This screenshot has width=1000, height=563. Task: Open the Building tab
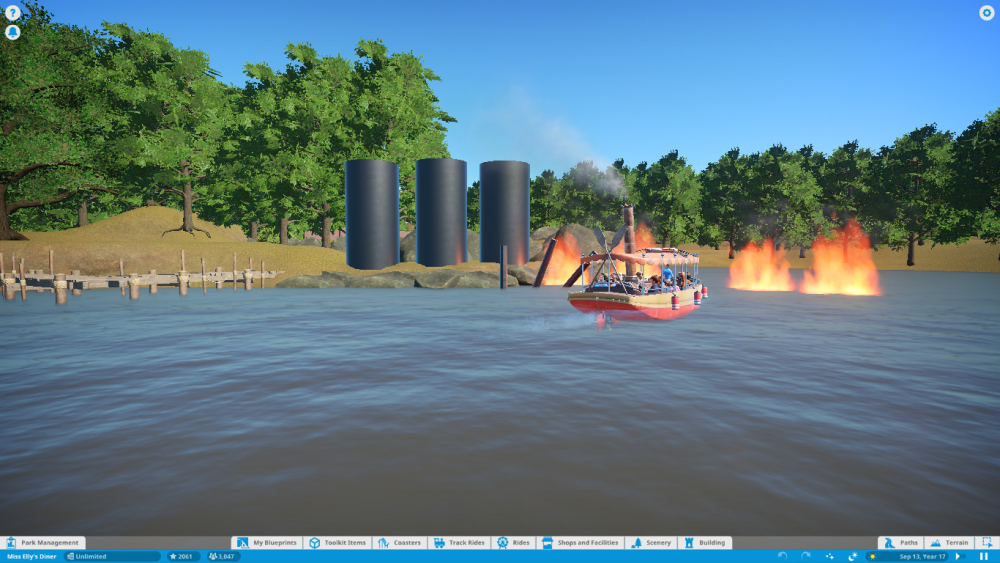click(704, 543)
